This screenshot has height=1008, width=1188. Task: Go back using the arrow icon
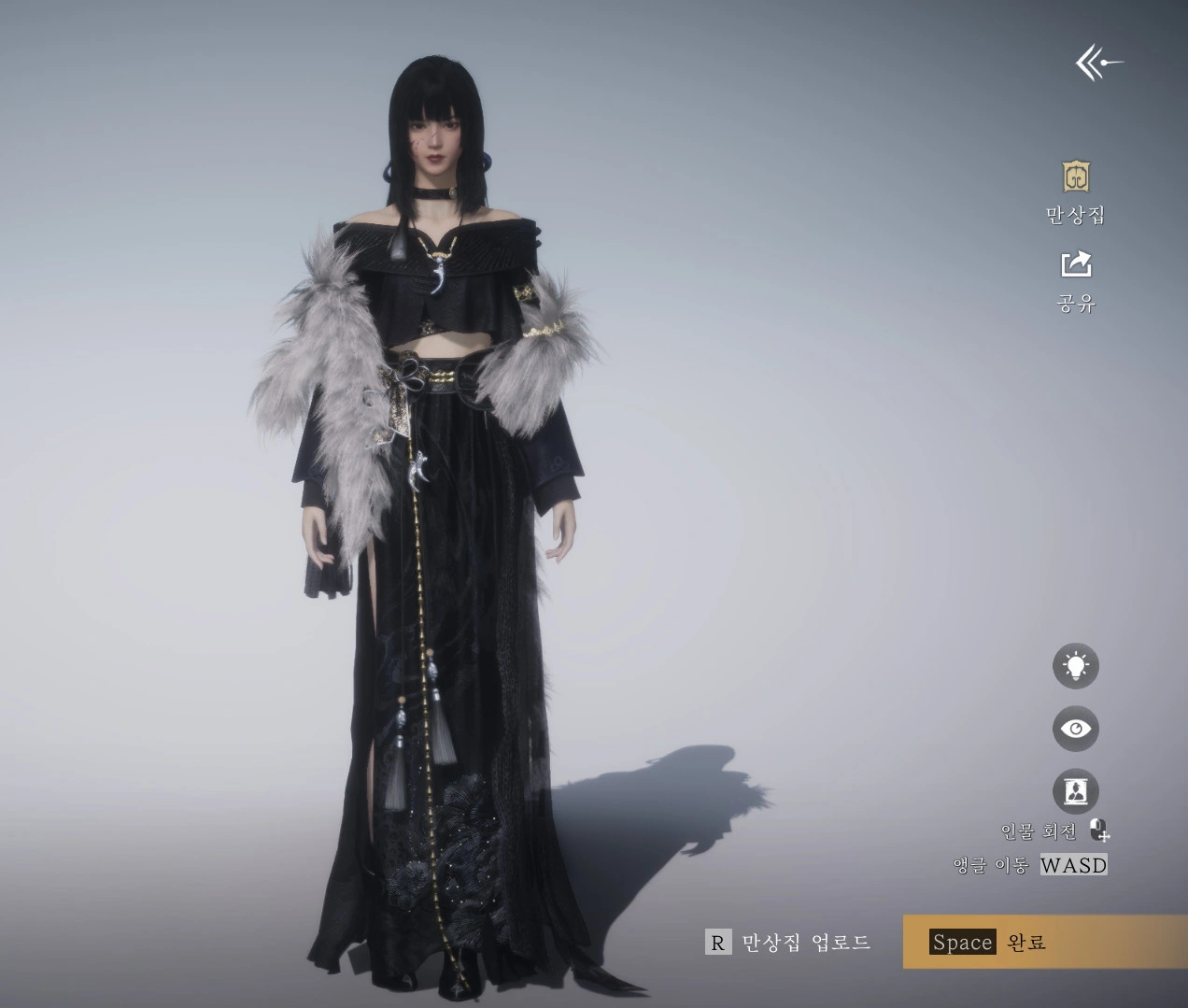point(1098,64)
